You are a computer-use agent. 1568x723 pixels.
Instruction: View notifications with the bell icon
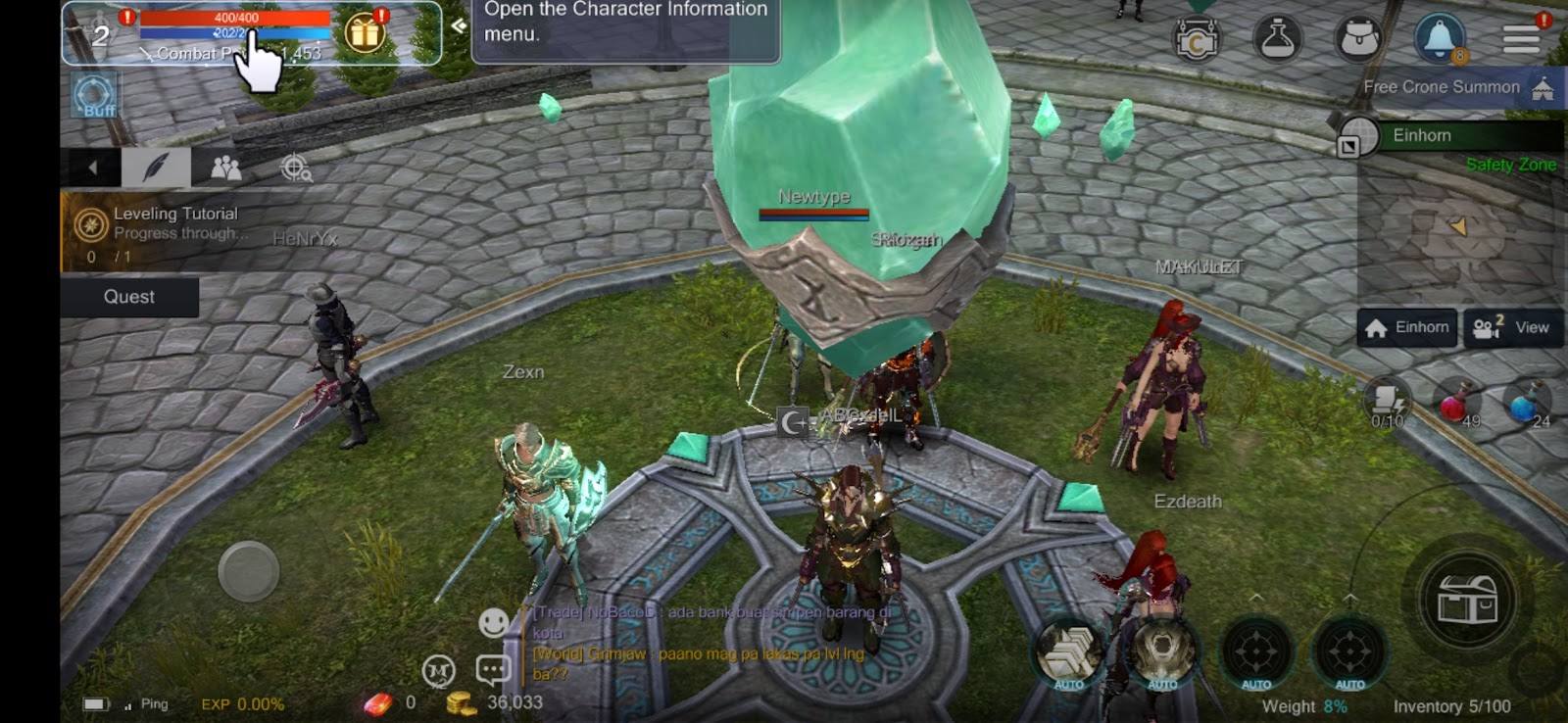[1439, 39]
